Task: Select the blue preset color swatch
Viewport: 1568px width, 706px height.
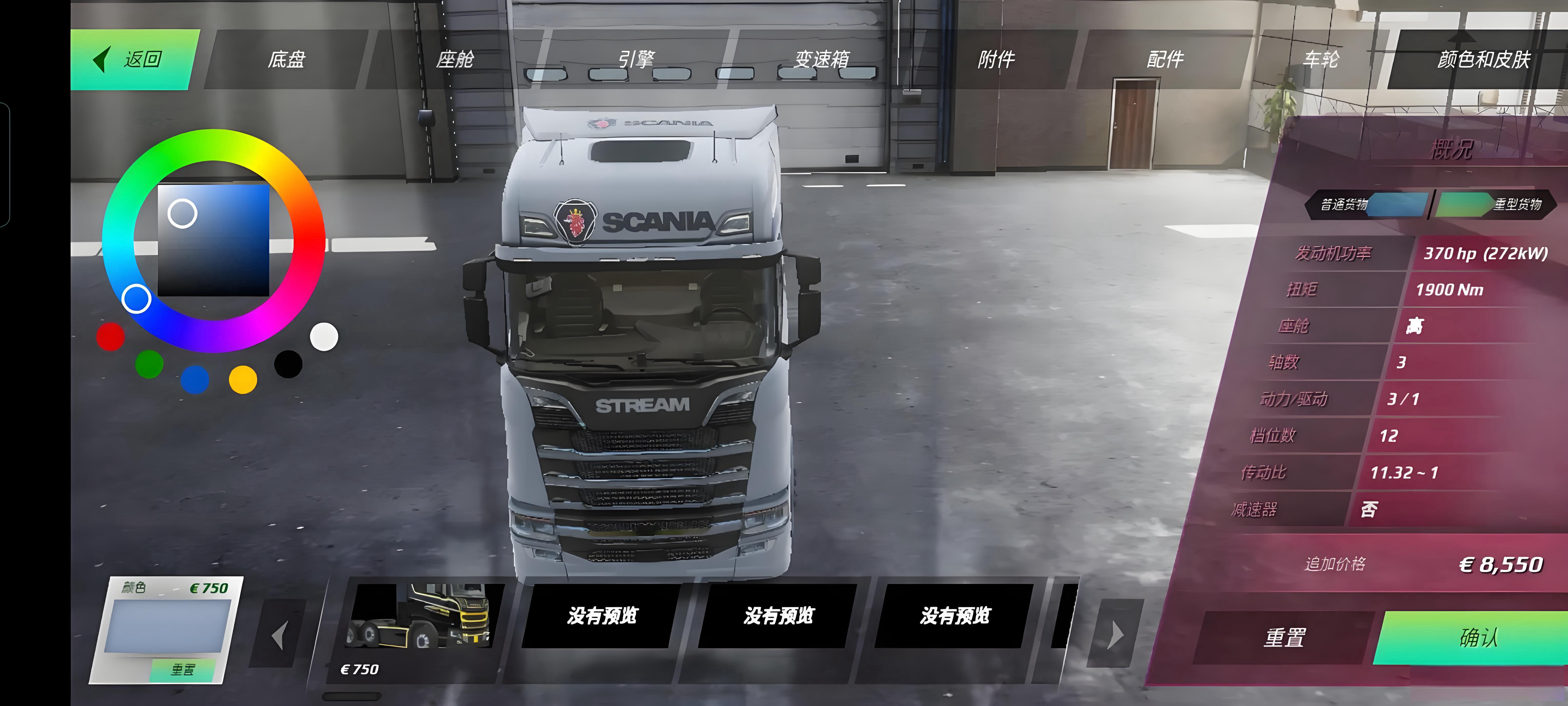Action: click(x=195, y=379)
